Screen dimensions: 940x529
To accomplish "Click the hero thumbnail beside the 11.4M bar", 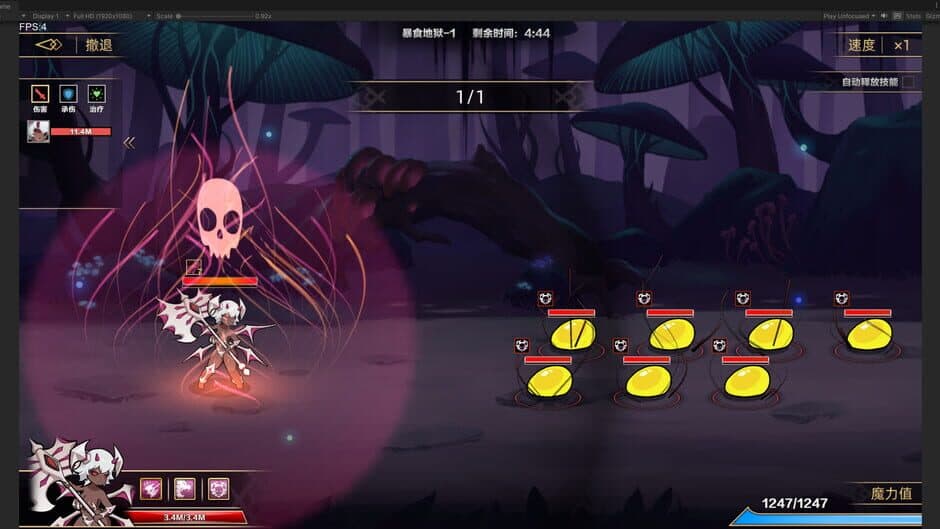I will 38,131.
